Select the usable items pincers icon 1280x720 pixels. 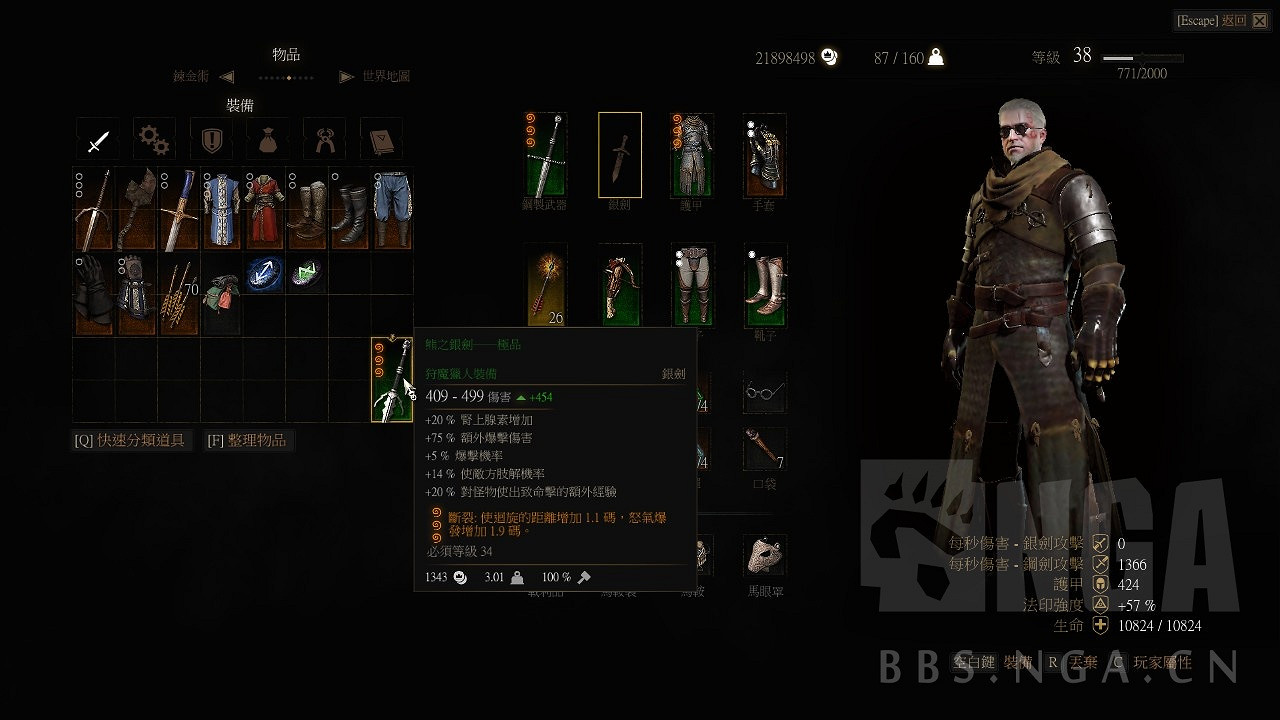(326, 138)
